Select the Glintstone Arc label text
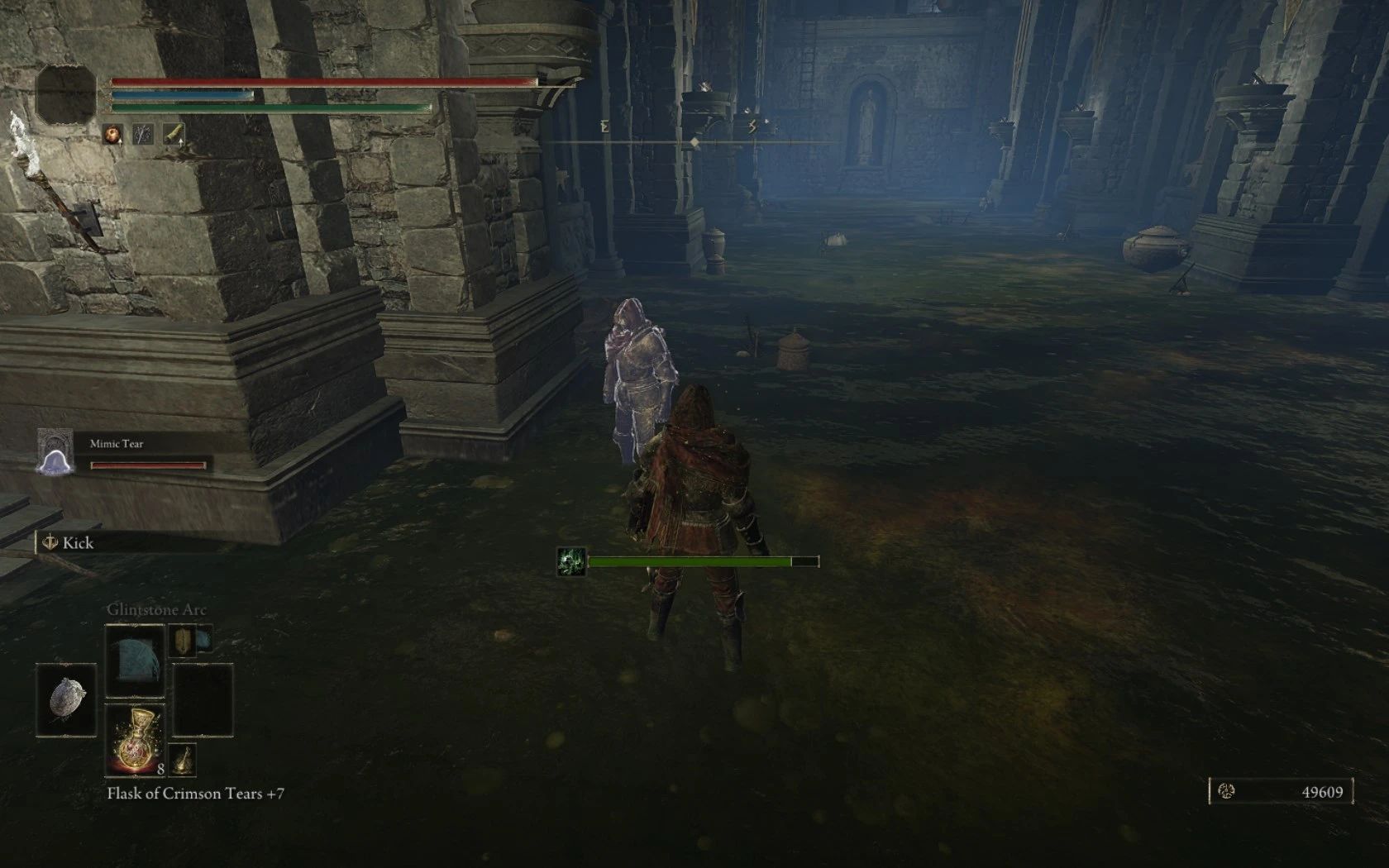1389x868 pixels. click(x=157, y=609)
